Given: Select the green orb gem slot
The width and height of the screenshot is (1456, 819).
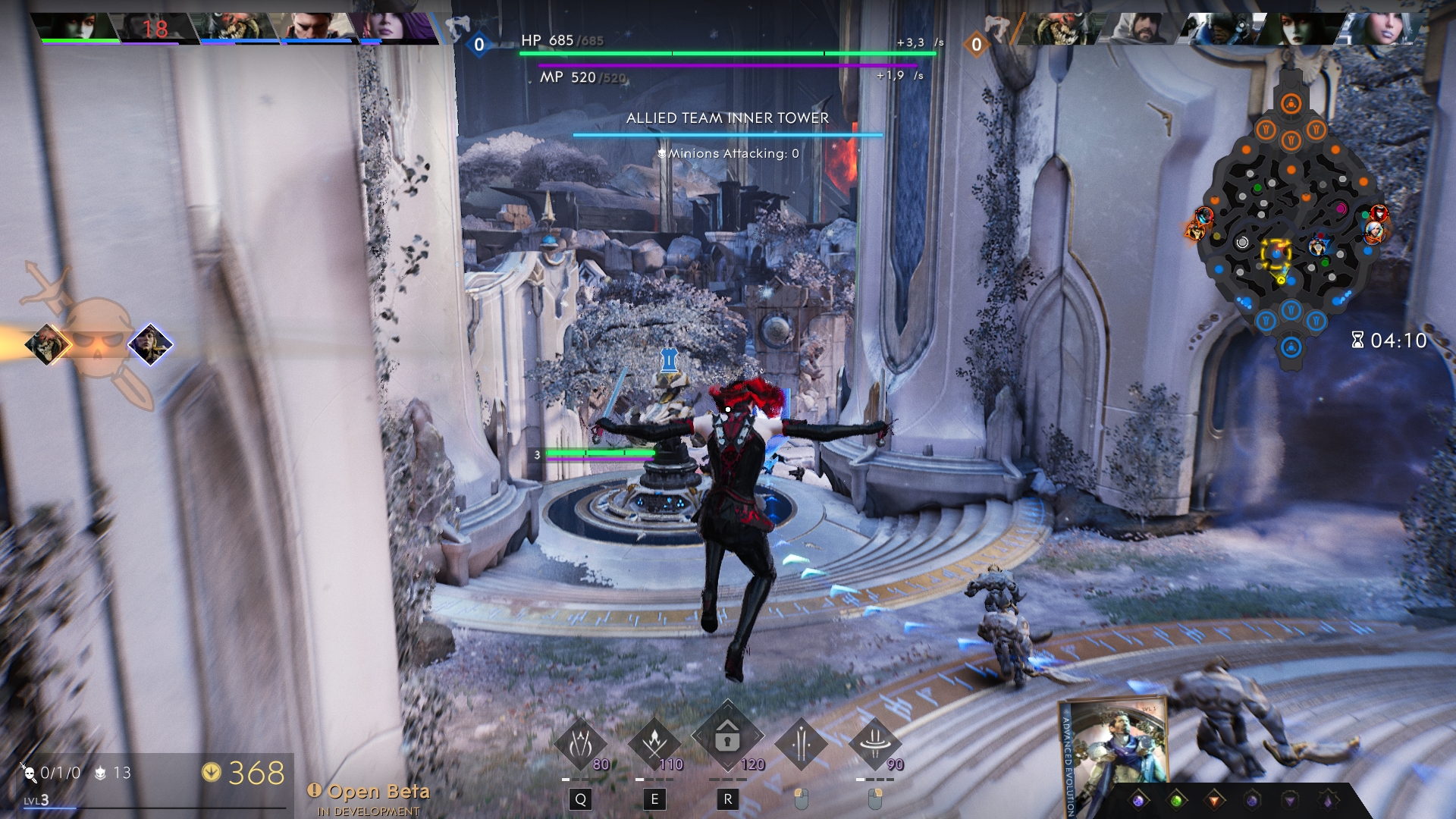Looking at the screenshot, I should [x=1176, y=800].
